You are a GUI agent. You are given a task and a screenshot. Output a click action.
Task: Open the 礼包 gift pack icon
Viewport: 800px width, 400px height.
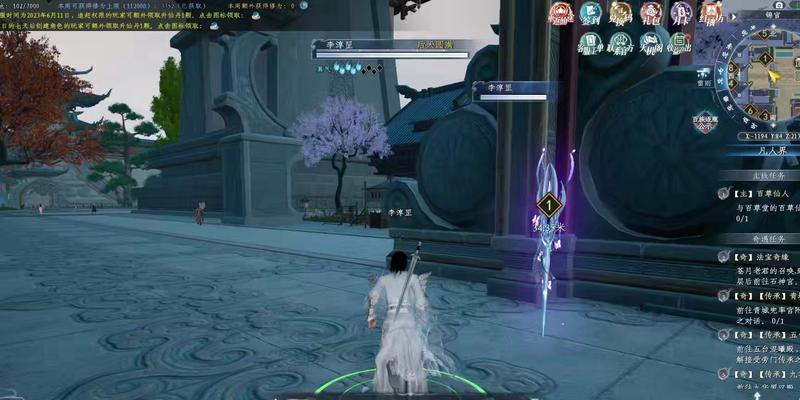(652, 14)
